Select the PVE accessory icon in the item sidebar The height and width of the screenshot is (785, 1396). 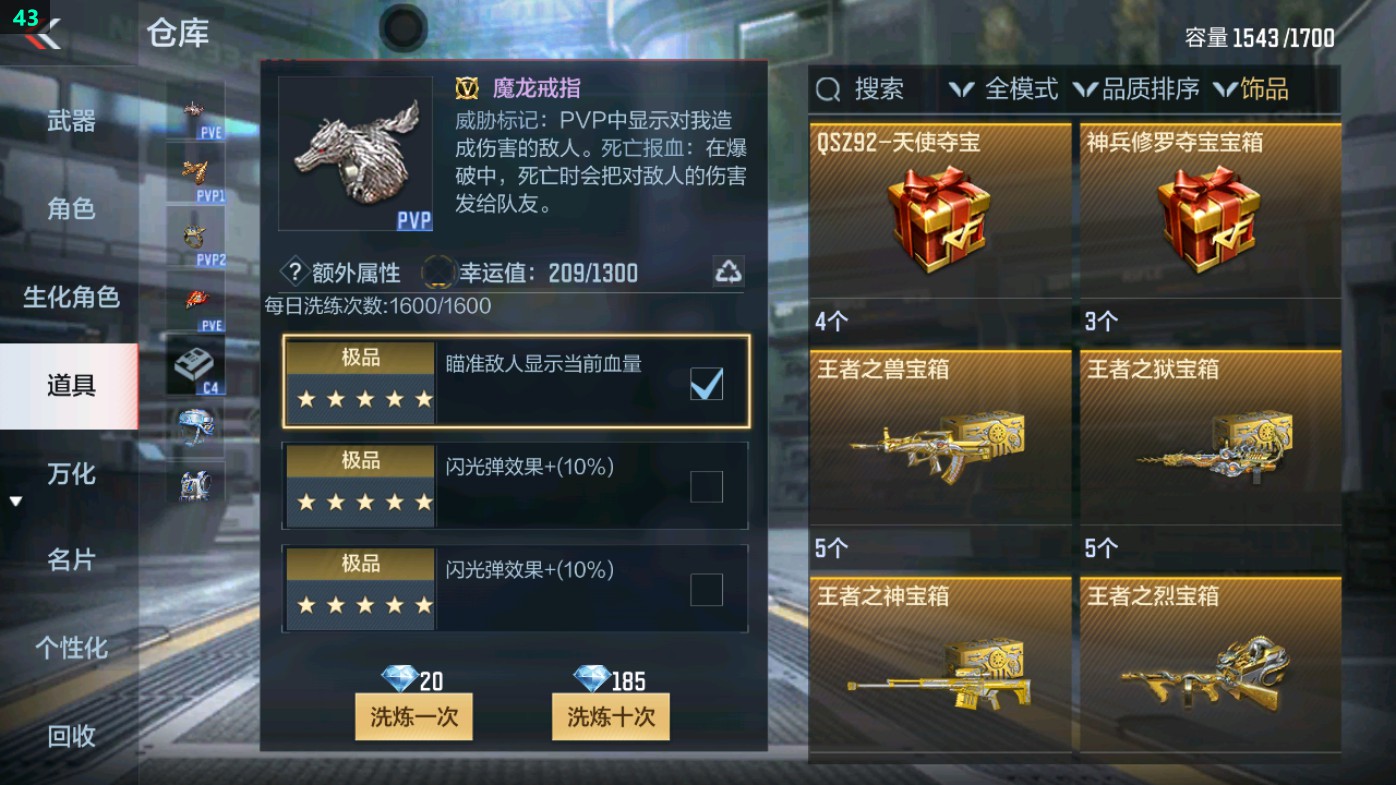193,108
